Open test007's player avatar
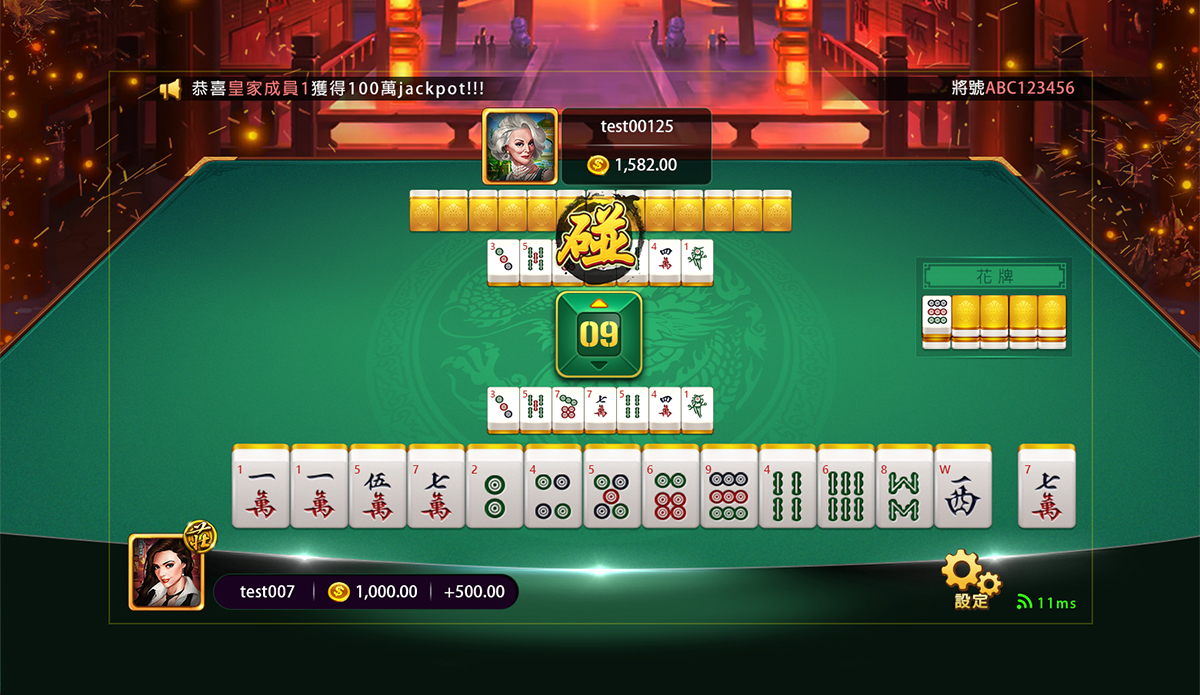This screenshot has width=1200, height=695. [x=167, y=572]
